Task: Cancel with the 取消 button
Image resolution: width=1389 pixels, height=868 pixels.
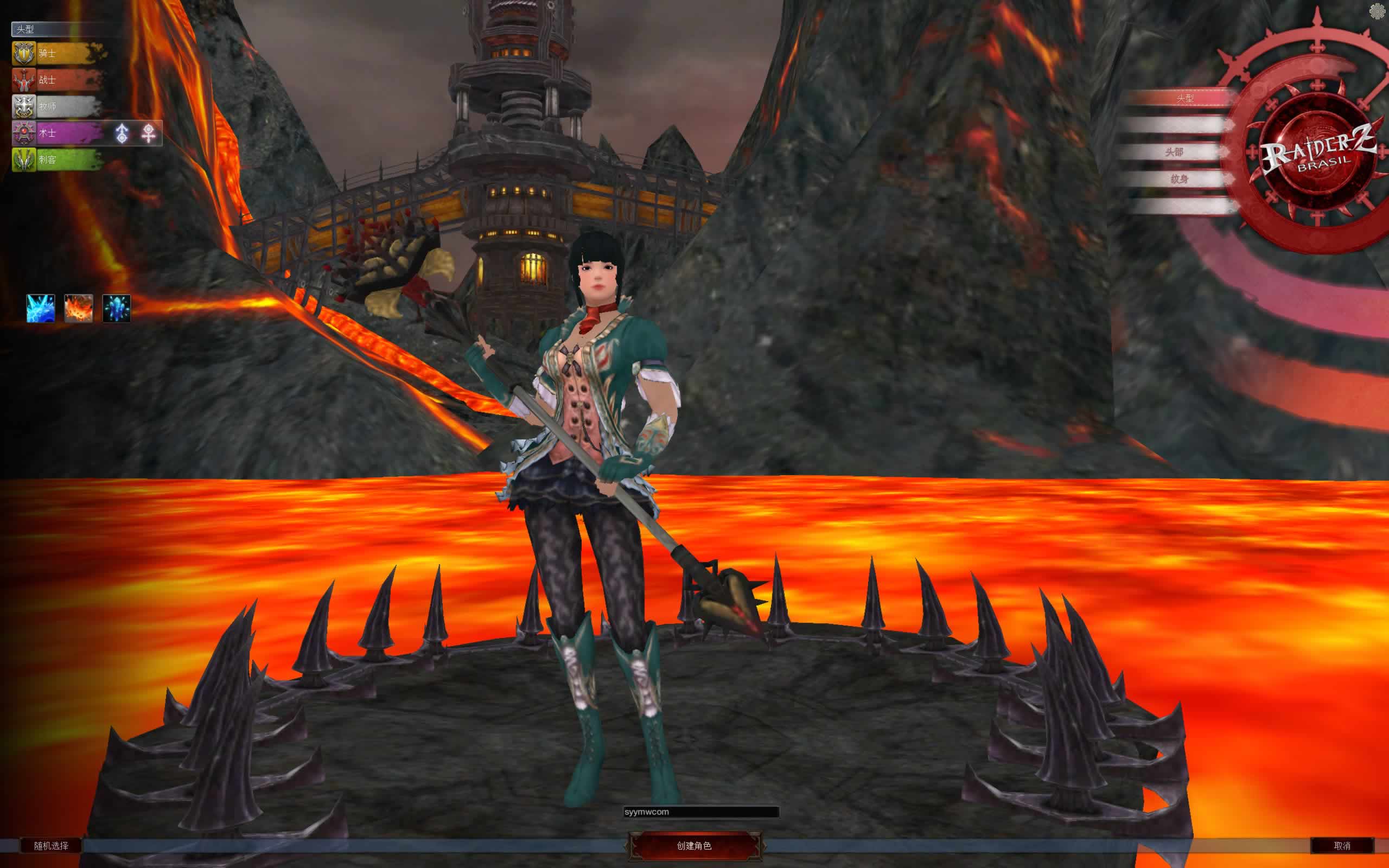Action: coord(1342,846)
